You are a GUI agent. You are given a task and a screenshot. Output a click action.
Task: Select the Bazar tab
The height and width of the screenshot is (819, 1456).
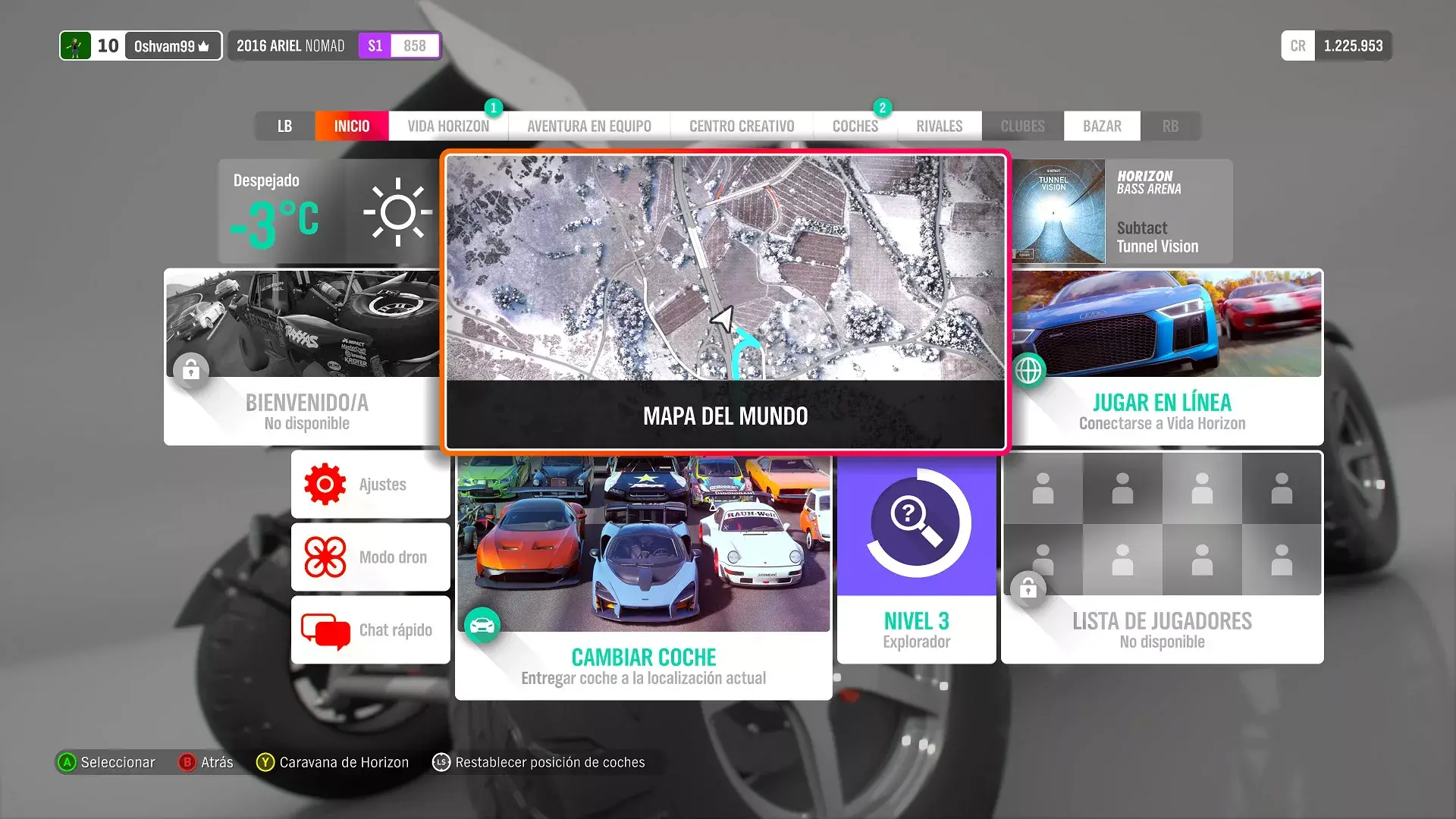1101,126
